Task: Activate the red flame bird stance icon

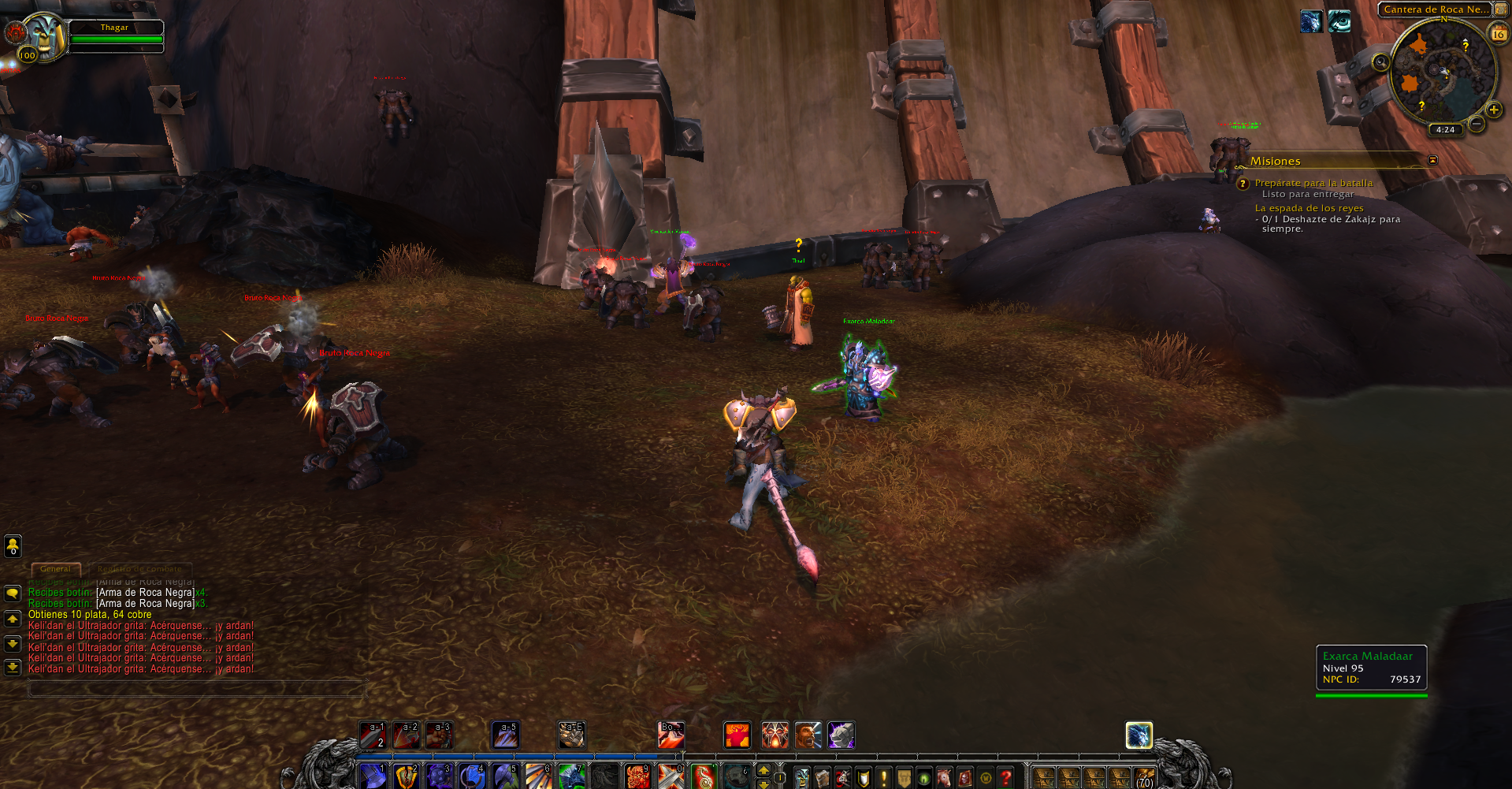Action: [737, 735]
